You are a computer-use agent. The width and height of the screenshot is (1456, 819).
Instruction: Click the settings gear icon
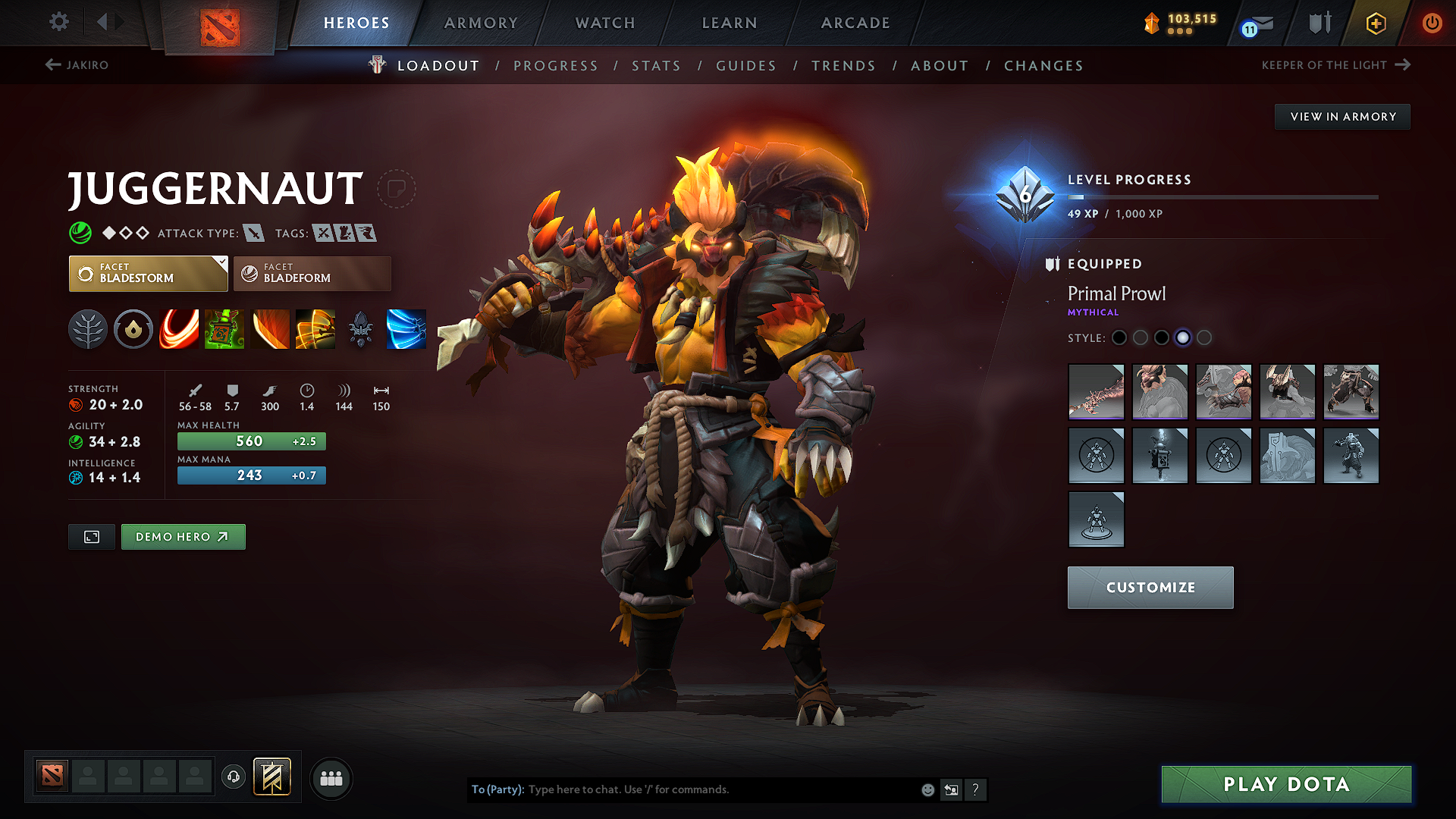tap(58, 22)
